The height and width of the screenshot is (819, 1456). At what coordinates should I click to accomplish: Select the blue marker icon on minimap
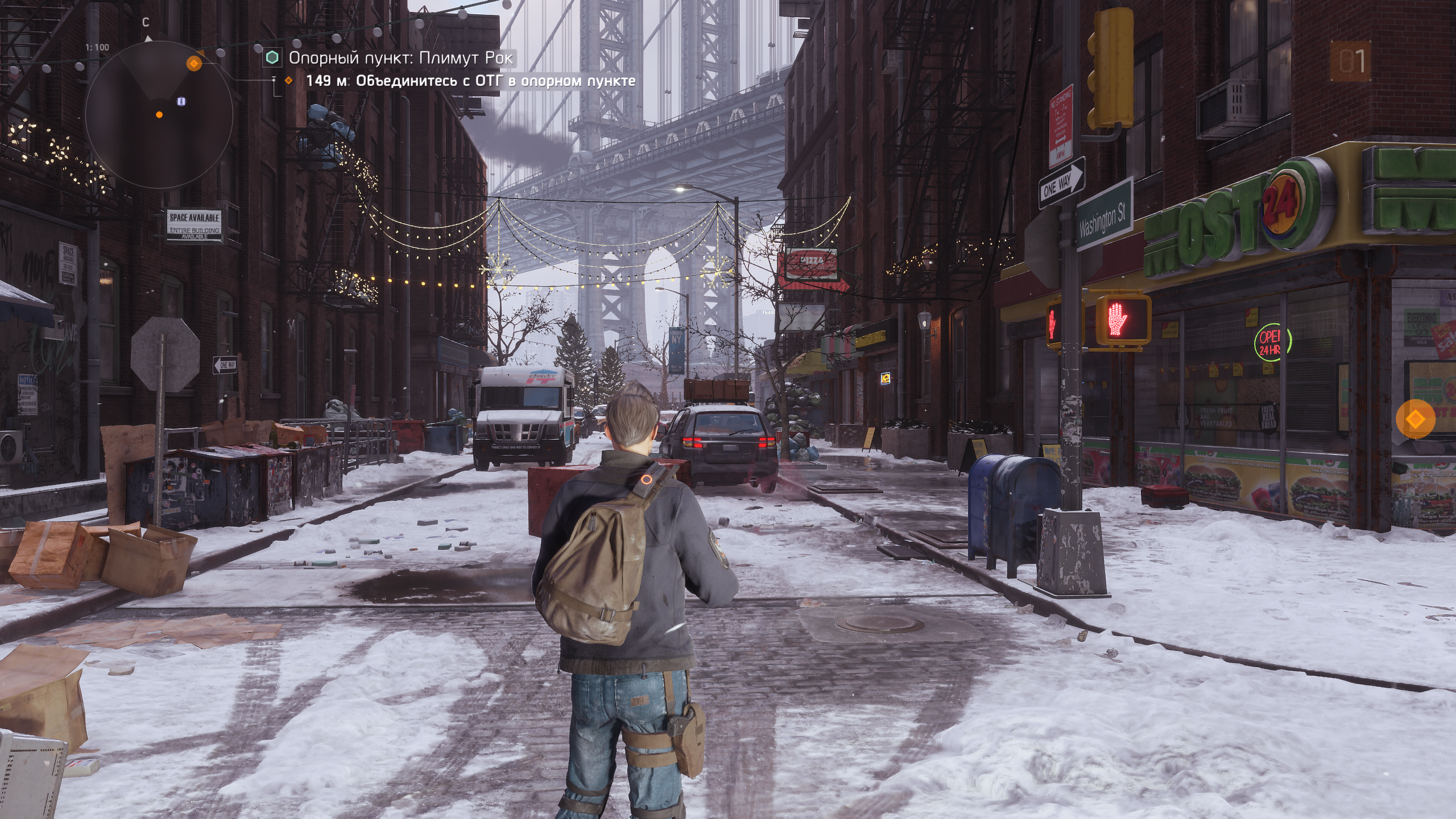pyautogui.click(x=181, y=101)
